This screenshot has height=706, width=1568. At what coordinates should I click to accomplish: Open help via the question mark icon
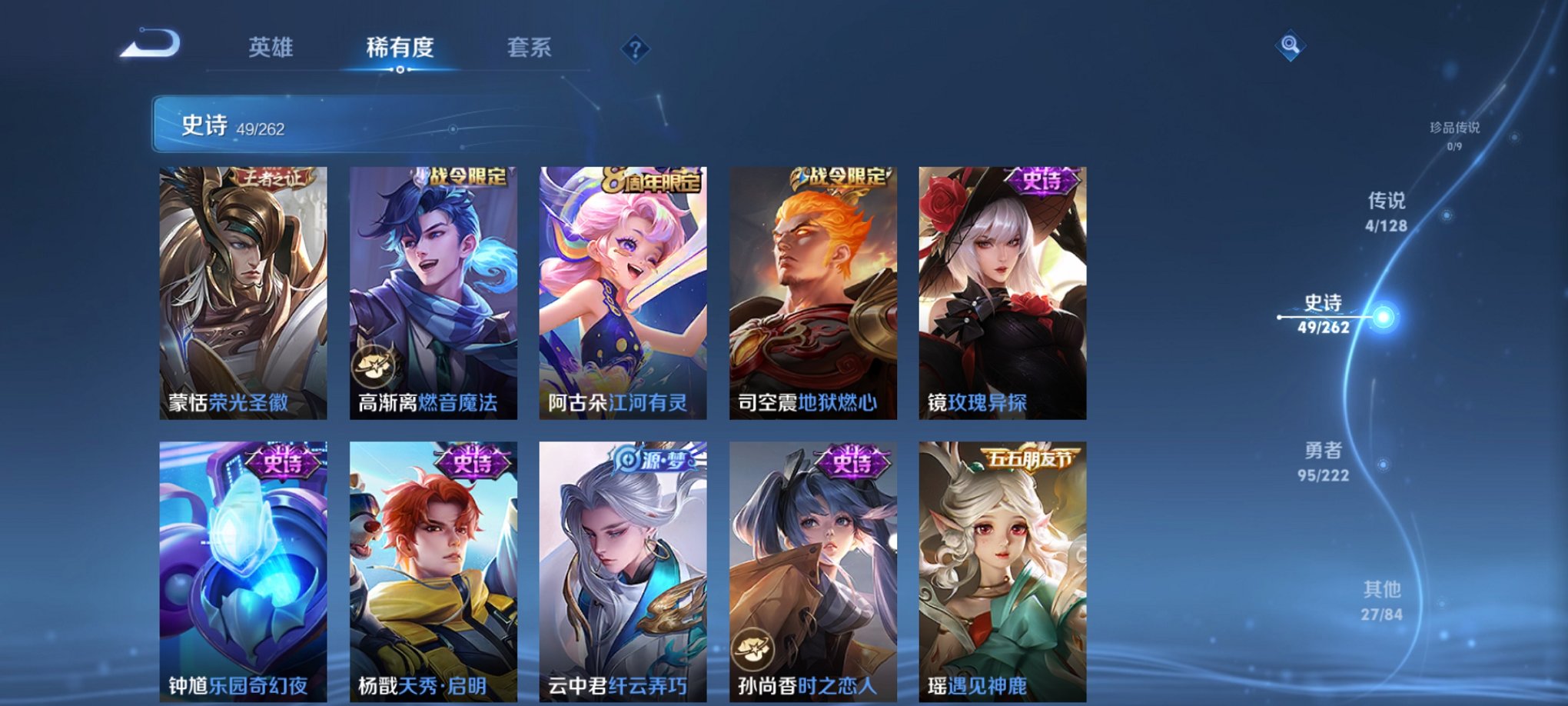click(634, 48)
